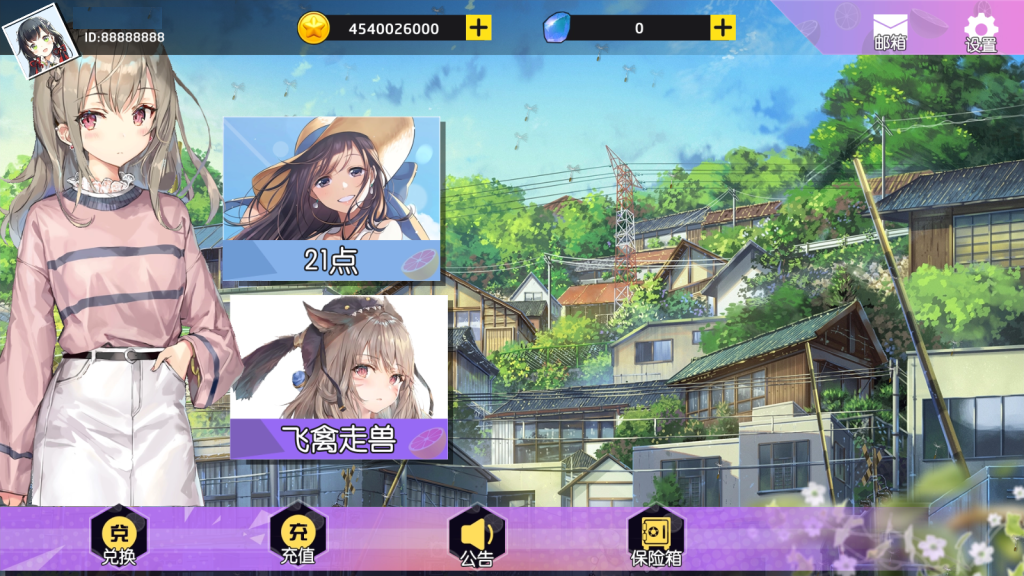Open the 充值 recharge screen
Screen dimensions: 1024x576
[298, 537]
